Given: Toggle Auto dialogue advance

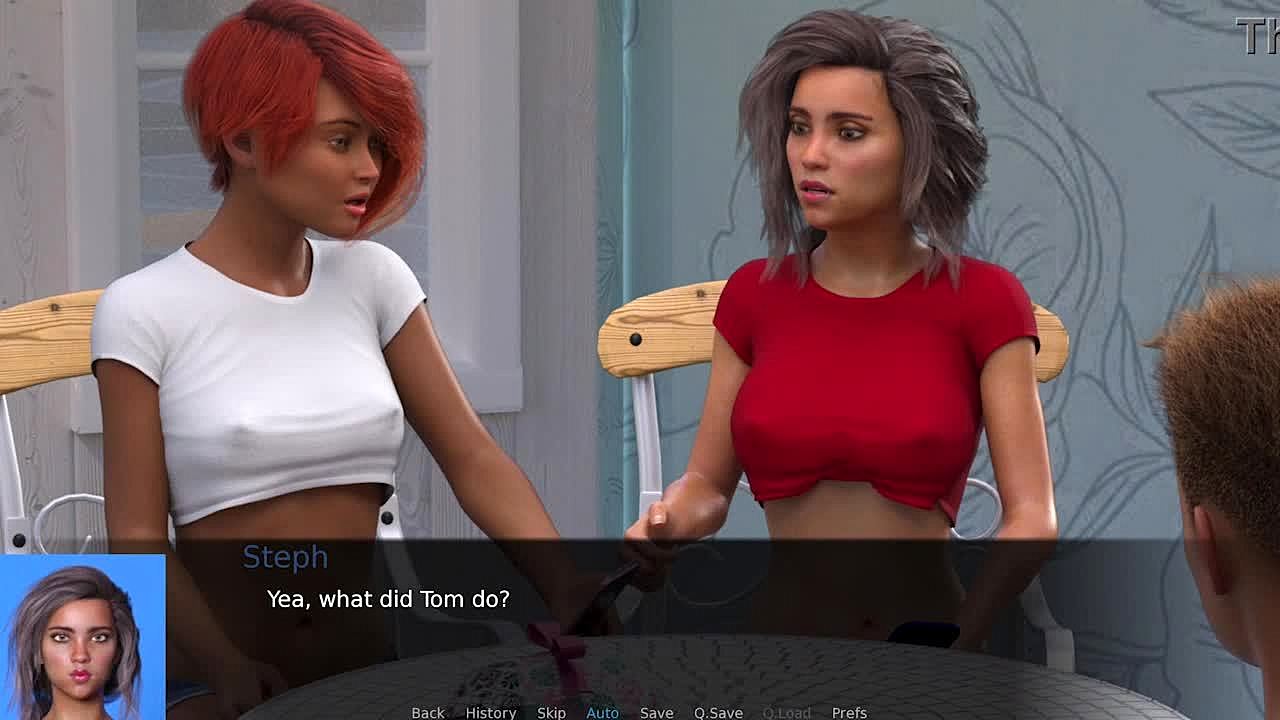Looking at the screenshot, I should [x=602, y=712].
